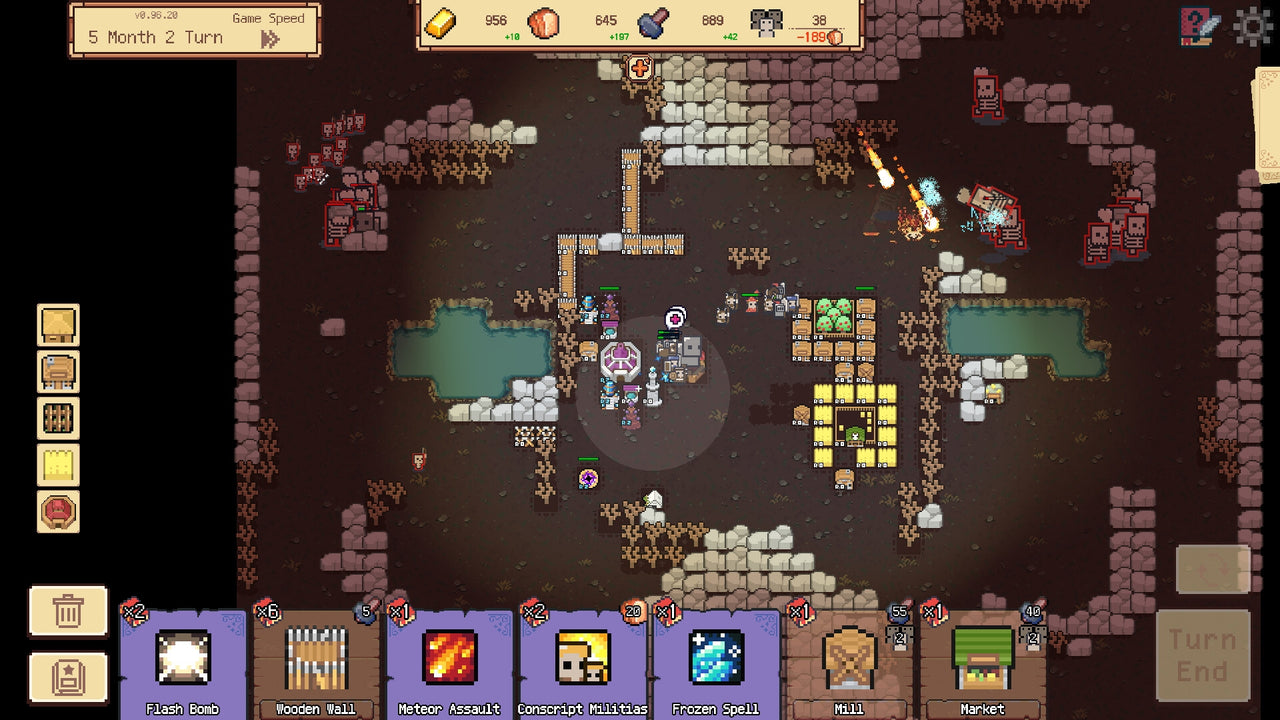Play the Frozen Spell card

click(717, 662)
